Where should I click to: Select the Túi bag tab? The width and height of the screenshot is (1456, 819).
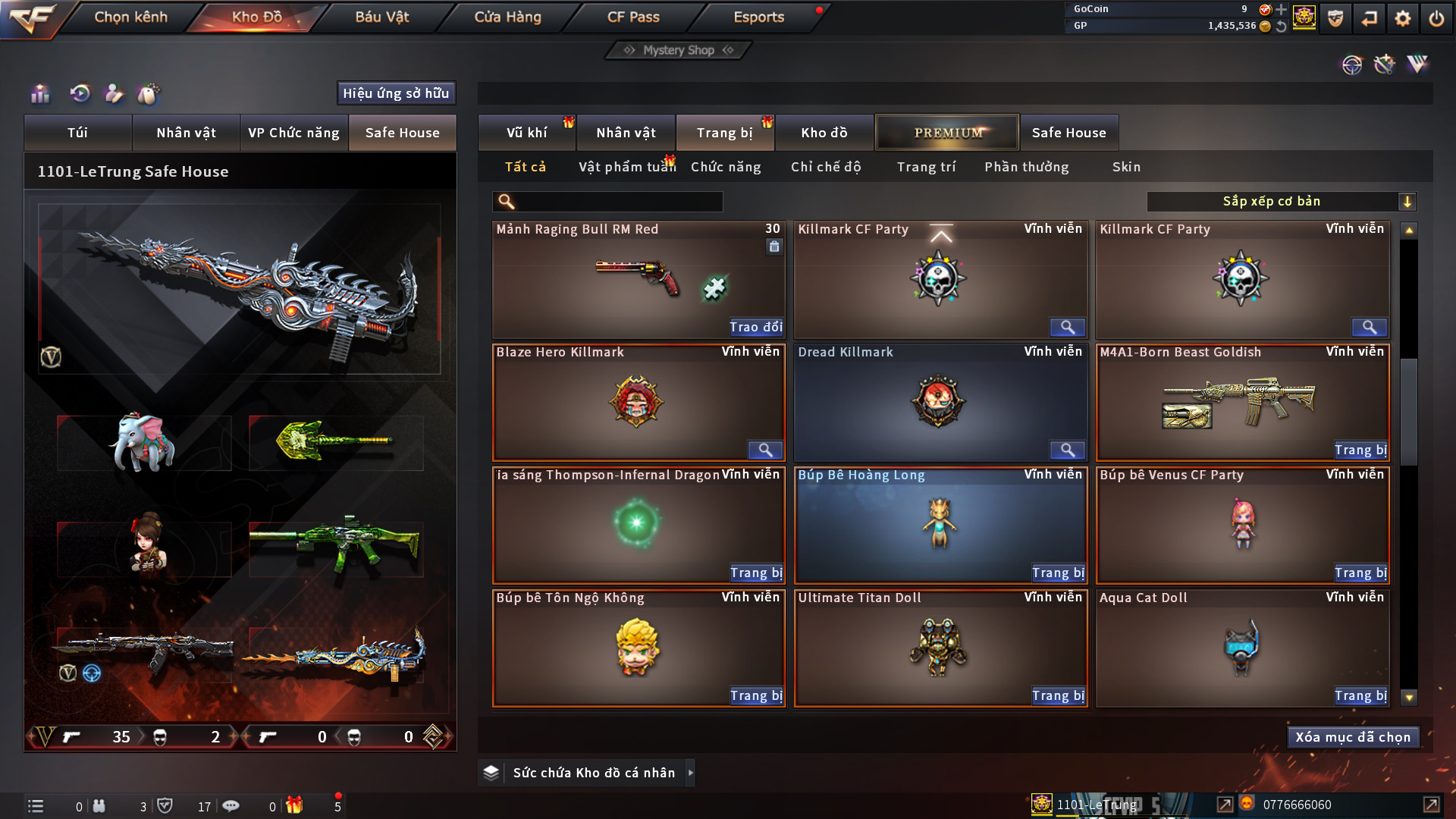point(77,133)
